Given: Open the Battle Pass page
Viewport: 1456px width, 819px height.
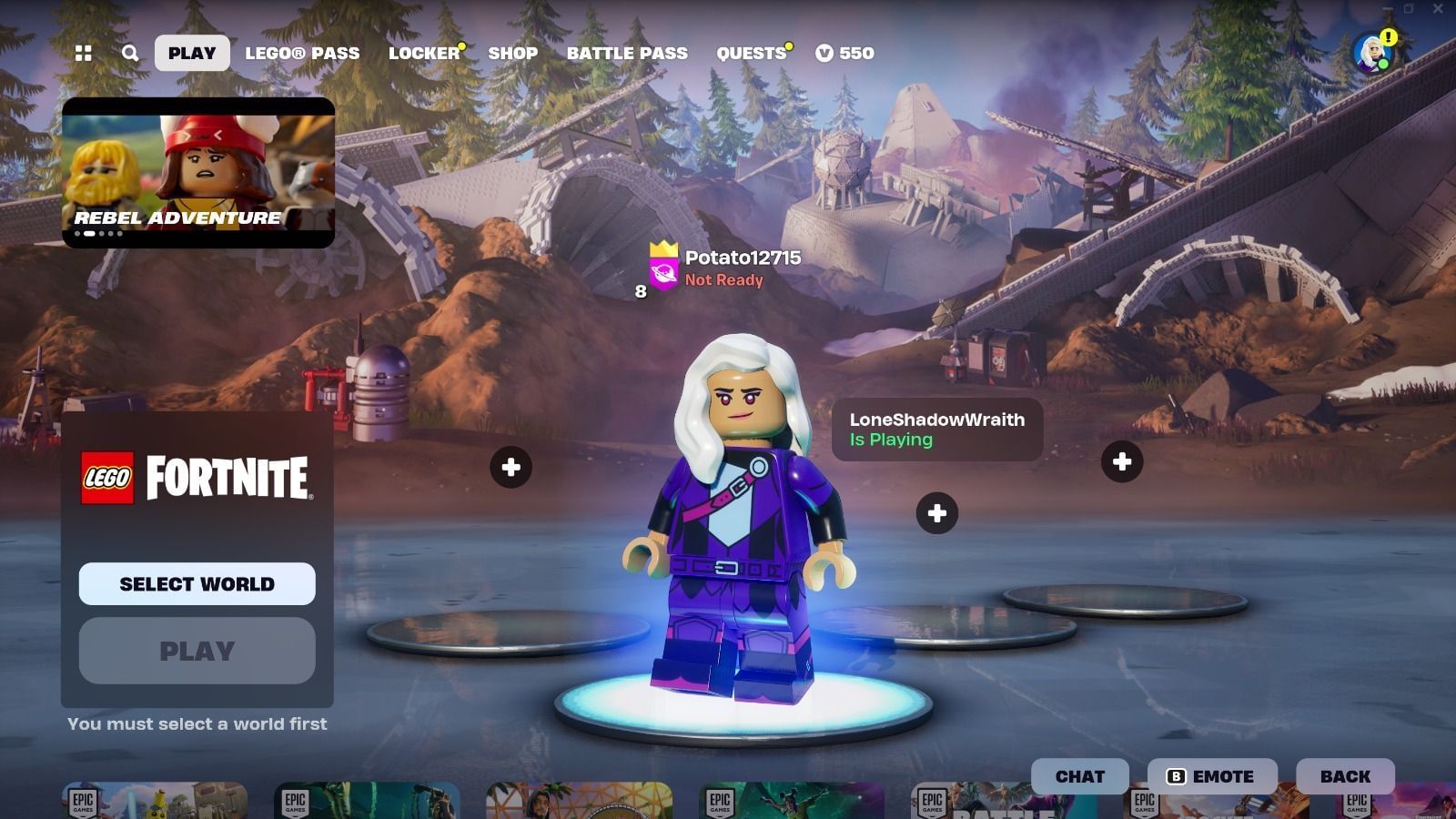Looking at the screenshot, I should 627,53.
